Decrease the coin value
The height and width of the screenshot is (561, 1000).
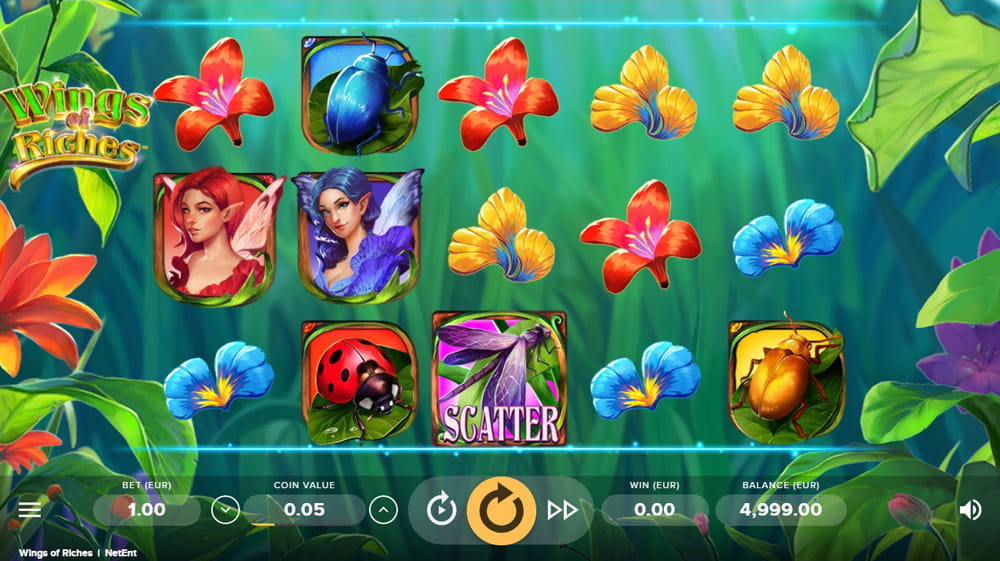point(225,510)
